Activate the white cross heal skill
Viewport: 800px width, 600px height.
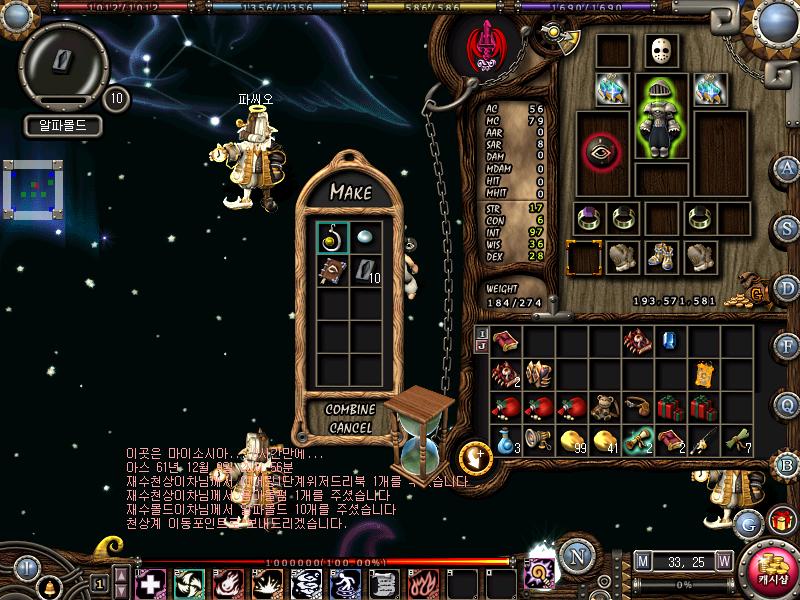pyautogui.click(x=150, y=582)
